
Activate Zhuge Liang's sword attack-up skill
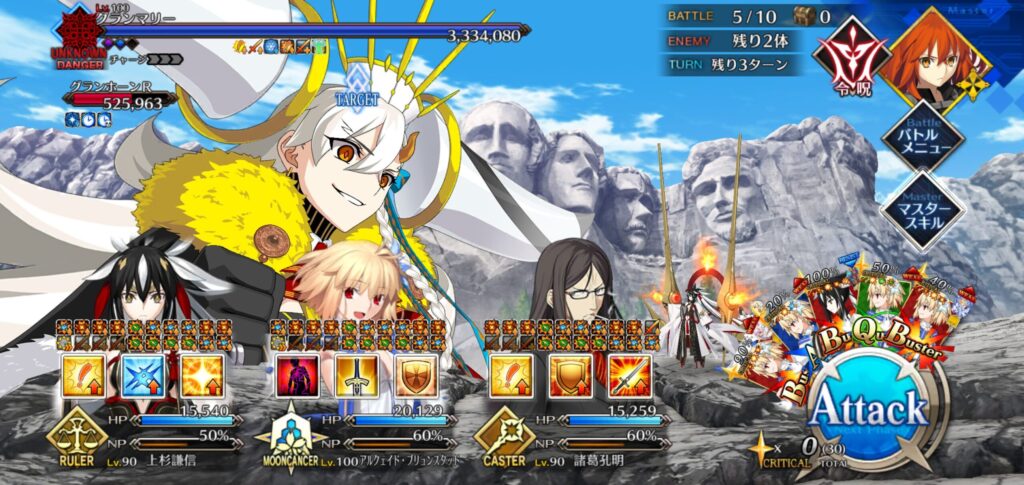click(x=631, y=375)
